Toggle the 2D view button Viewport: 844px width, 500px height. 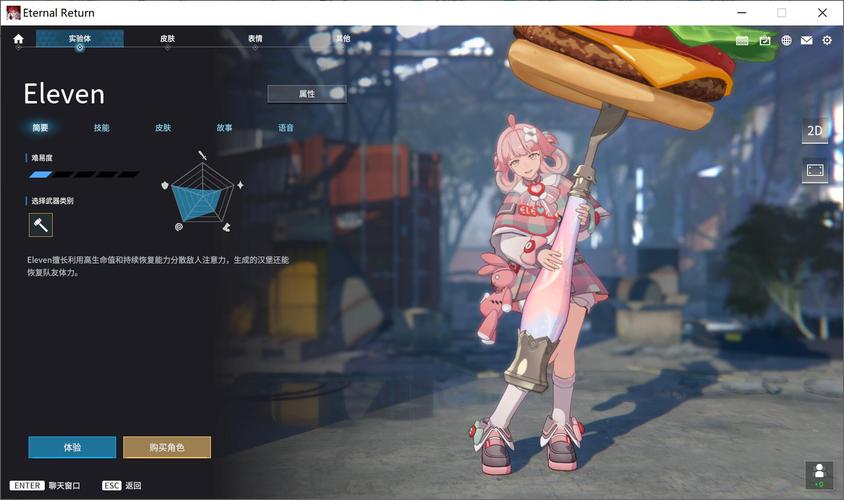click(x=815, y=131)
